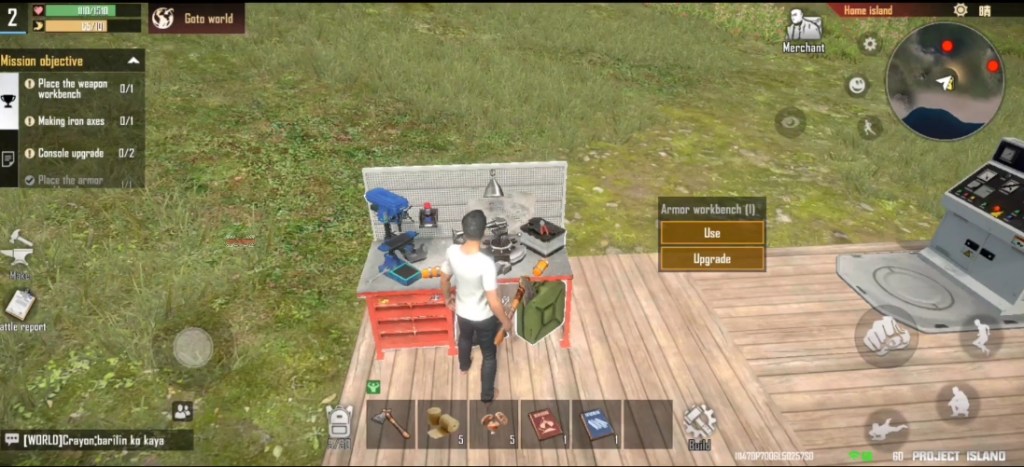This screenshot has height=467, width=1024.
Task: Tap the Goto world button
Action: point(197,18)
